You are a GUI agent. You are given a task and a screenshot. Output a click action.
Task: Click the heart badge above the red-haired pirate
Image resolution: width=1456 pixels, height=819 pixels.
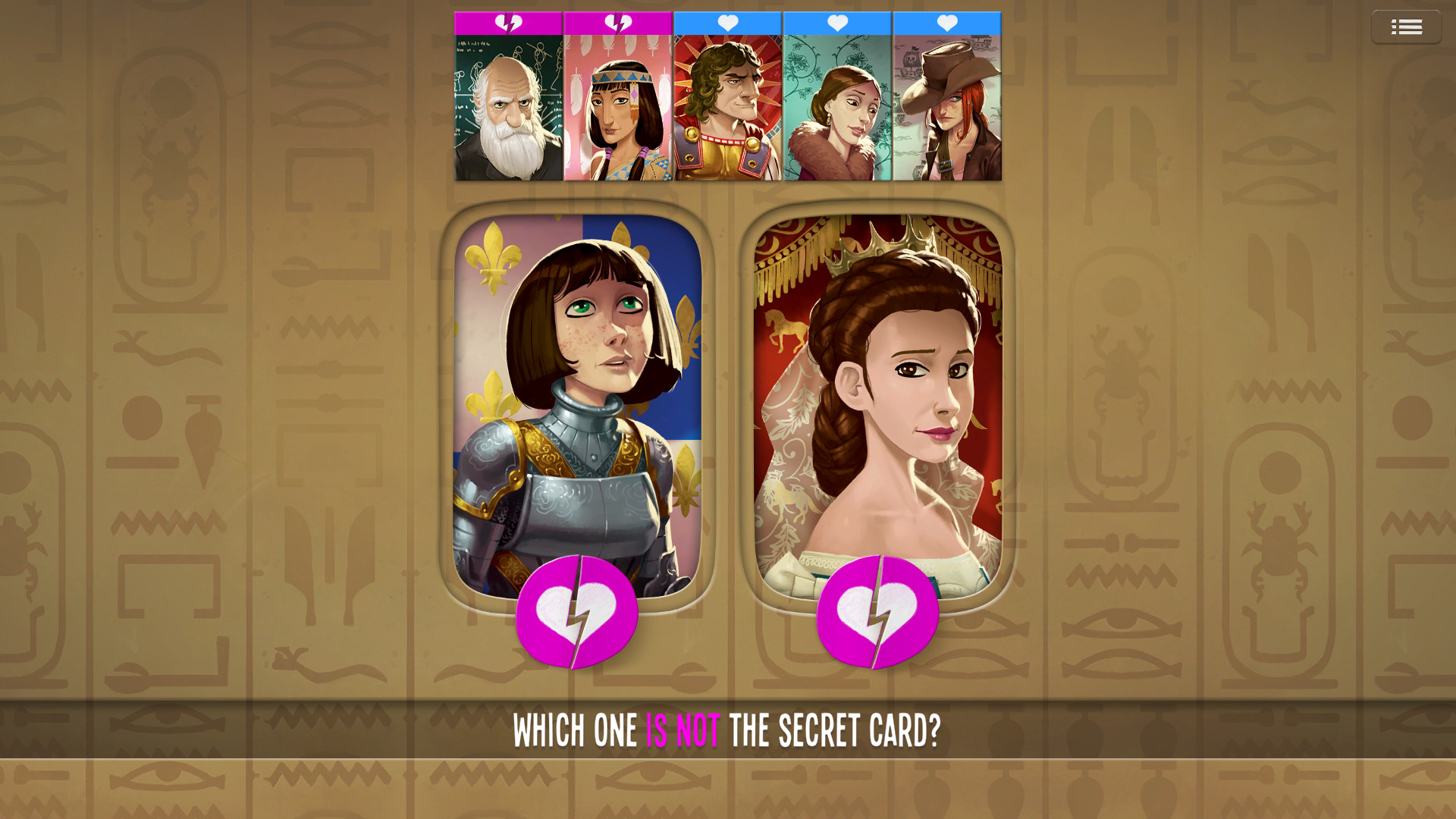coord(947,24)
